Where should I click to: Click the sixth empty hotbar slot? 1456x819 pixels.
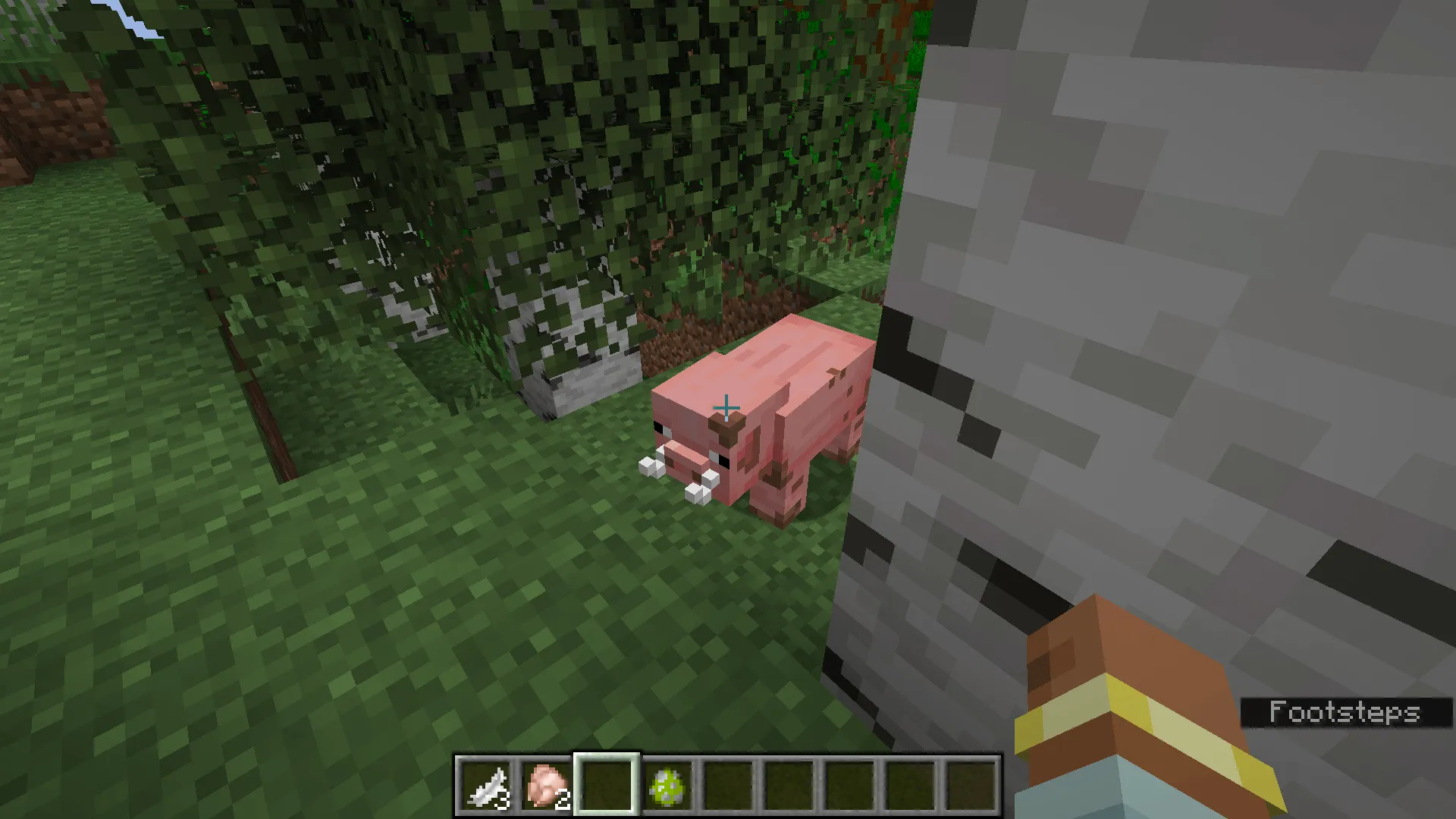pyautogui.click(x=789, y=785)
